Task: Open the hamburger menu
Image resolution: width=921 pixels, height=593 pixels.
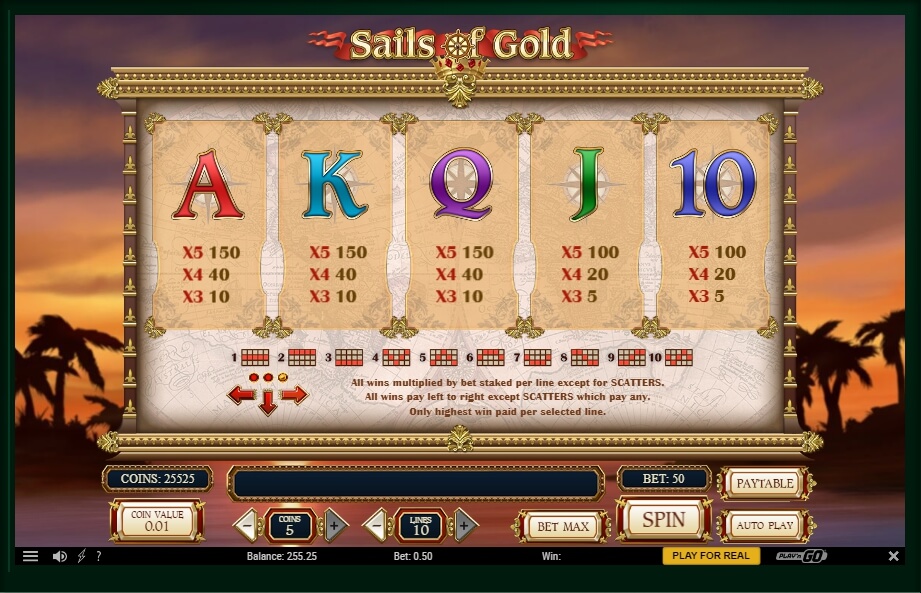Action: click(x=30, y=556)
